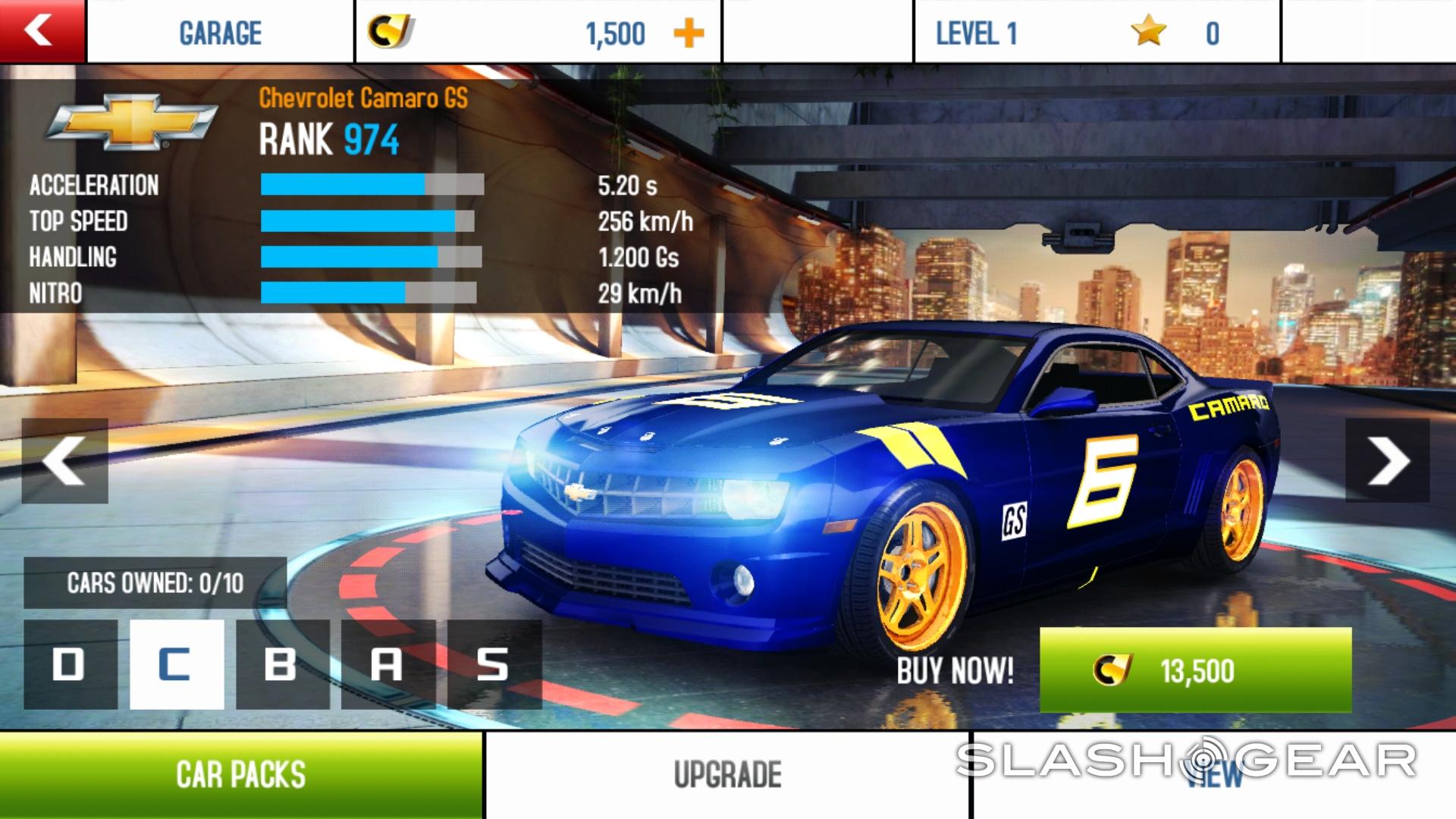Screen dimensions: 1456x819
Task: Go back using the red arrow button
Action: click(x=42, y=31)
